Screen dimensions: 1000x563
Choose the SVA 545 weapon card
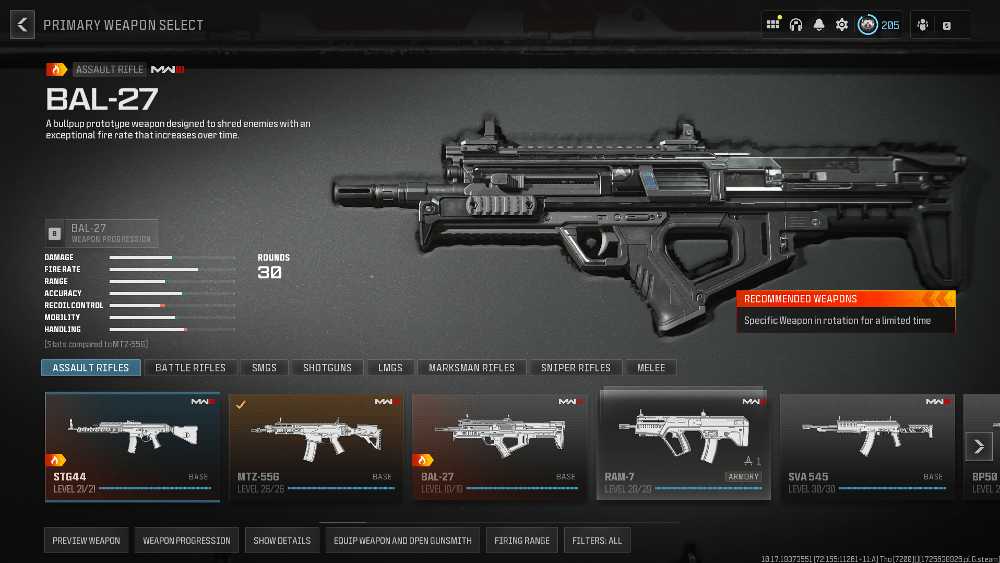tap(867, 446)
